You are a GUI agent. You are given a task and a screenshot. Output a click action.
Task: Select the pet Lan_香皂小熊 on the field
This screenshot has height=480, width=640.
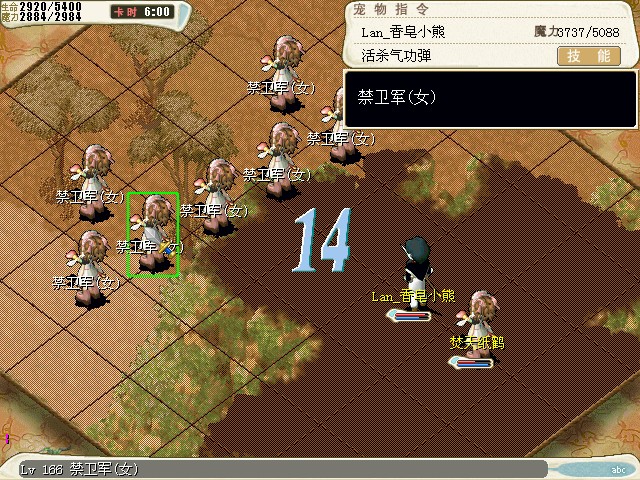tap(415, 265)
